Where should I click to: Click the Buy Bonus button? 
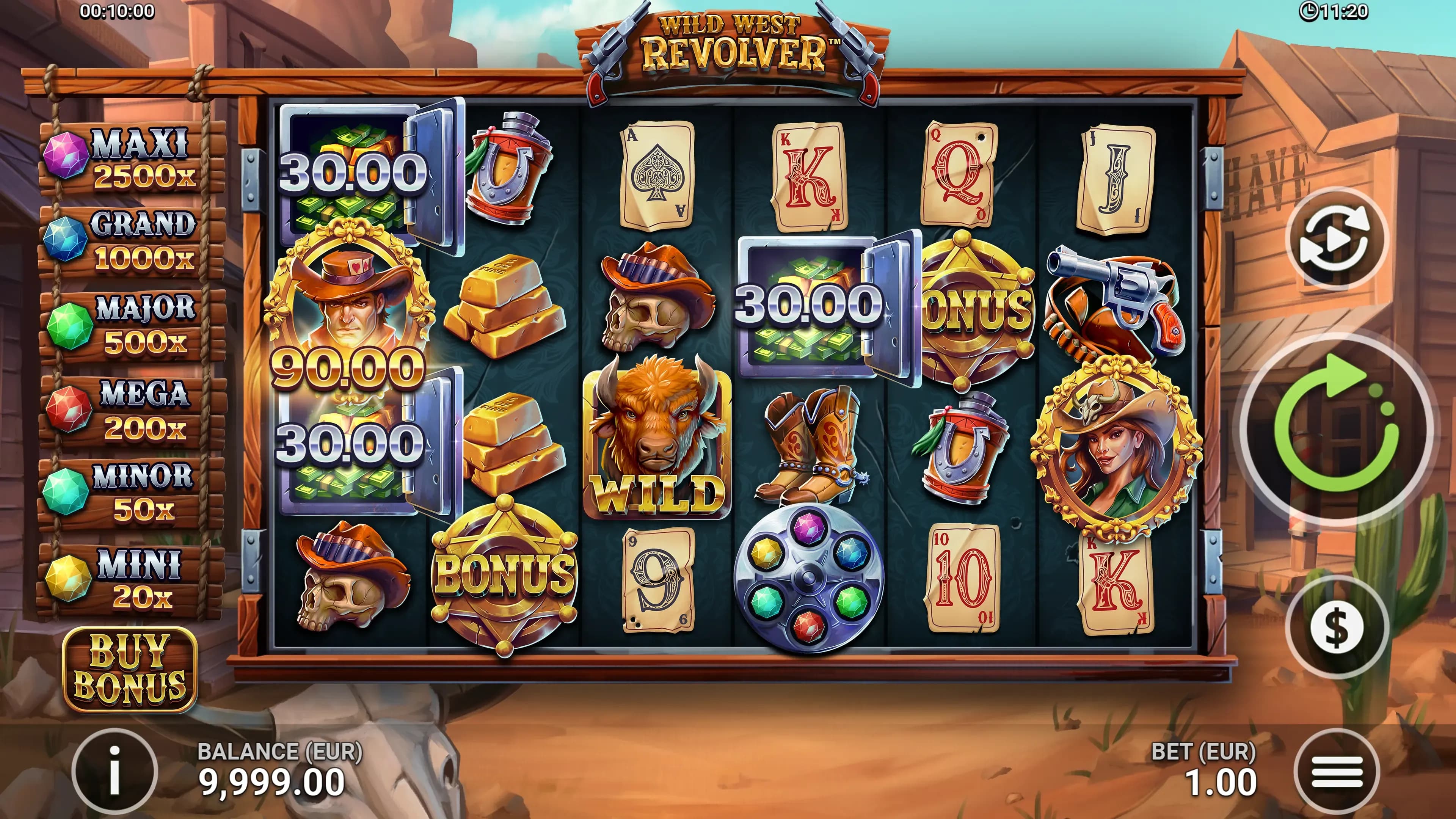[129, 669]
